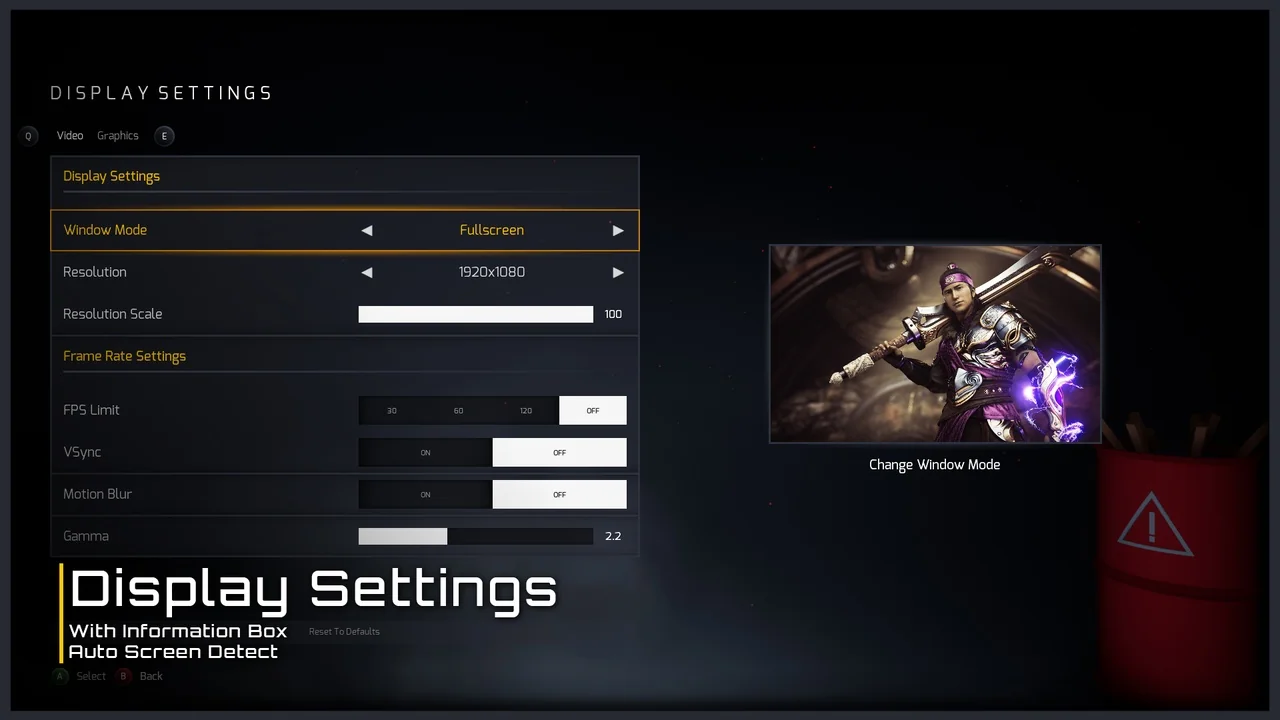Click Reset To Defaults
The width and height of the screenshot is (1280, 720).
tap(344, 632)
